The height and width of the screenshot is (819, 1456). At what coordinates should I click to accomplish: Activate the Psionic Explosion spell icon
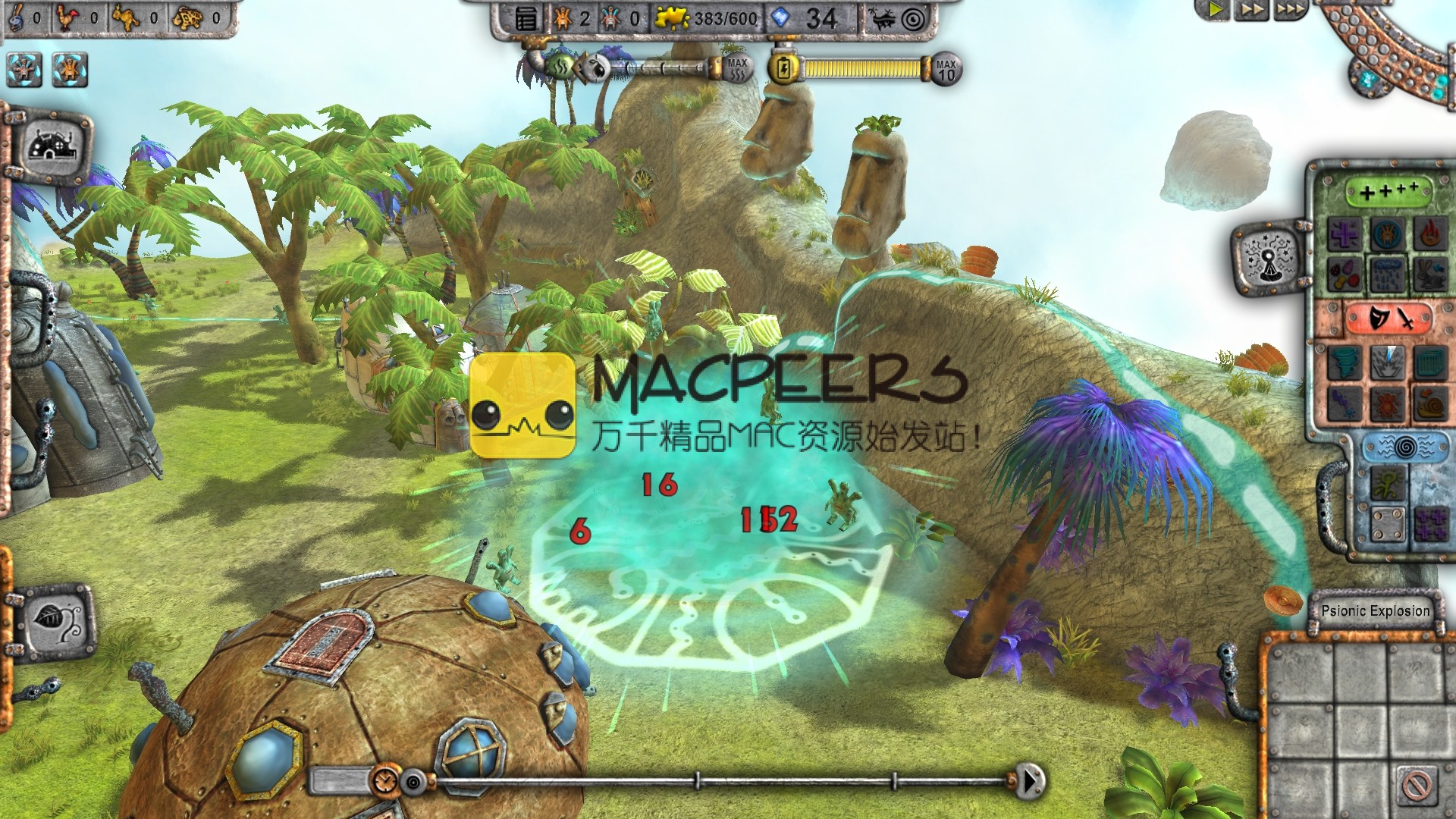tap(1389, 362)
